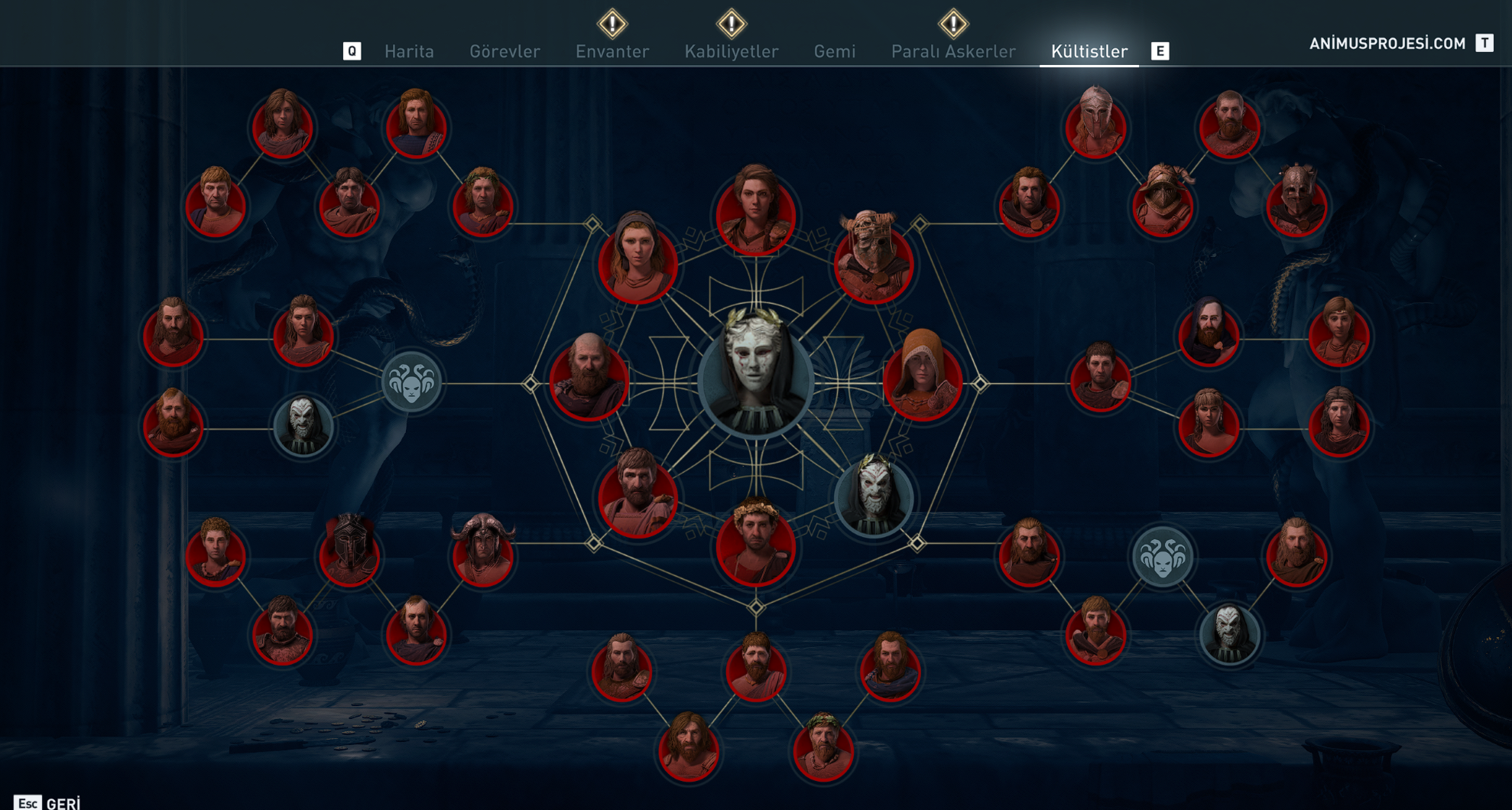The image size is (1512, 810).
Task: Open the Envanter tab
Action: (x=612, y=51)
